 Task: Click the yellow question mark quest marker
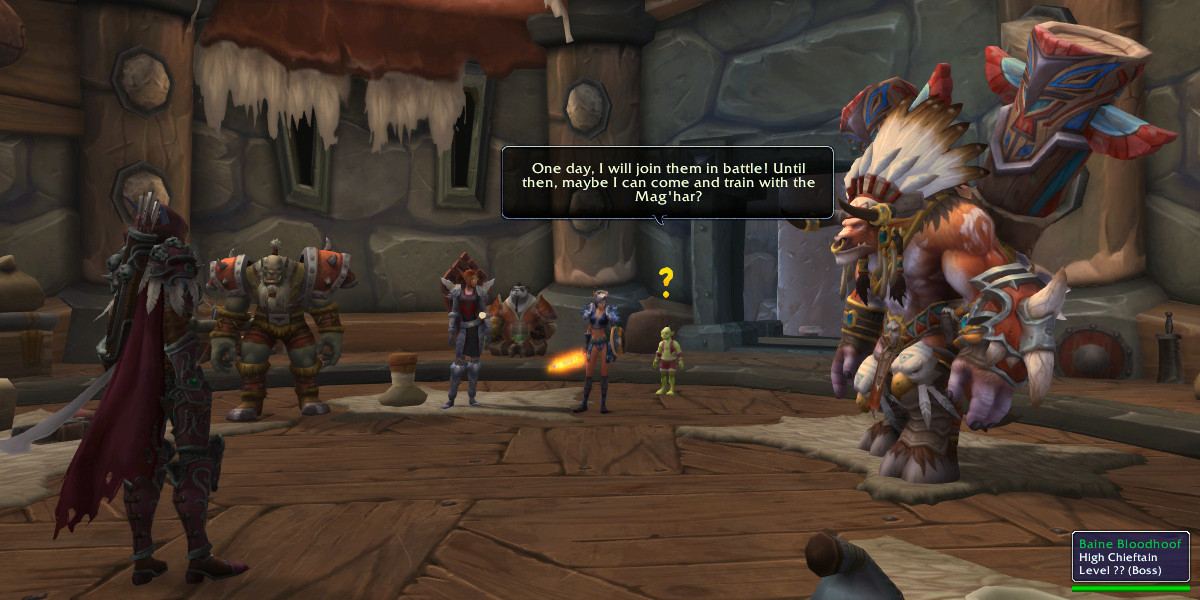(x=665, y=283)
